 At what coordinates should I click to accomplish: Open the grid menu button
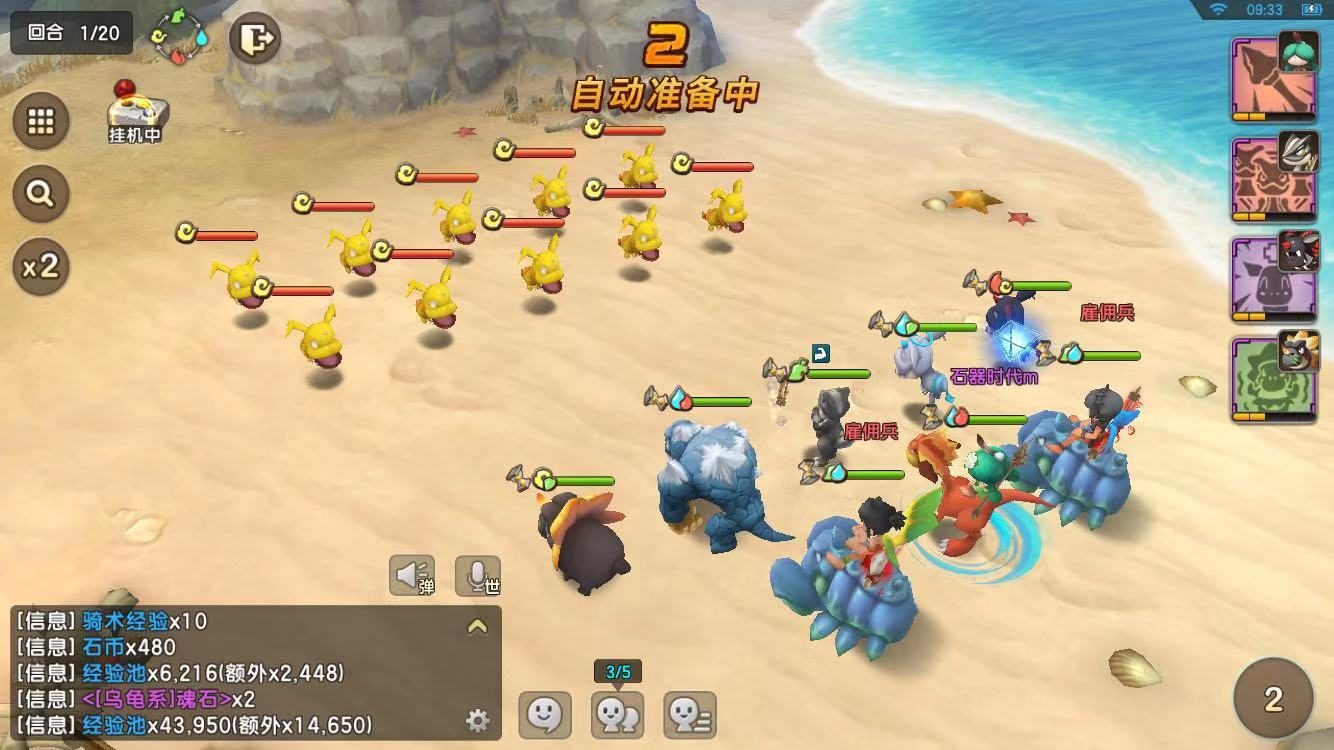coord(41,122)
